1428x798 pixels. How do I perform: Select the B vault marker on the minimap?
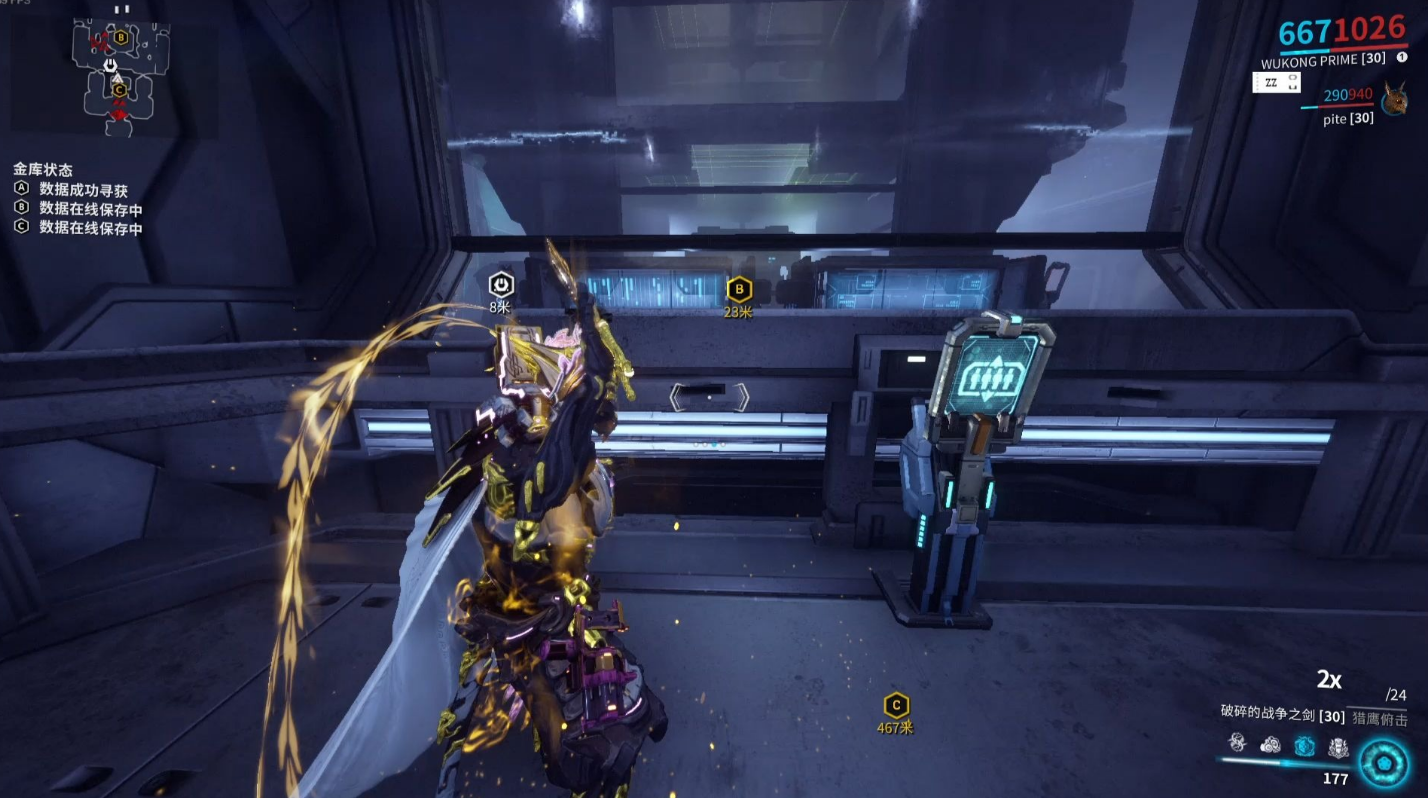[121, 38]
